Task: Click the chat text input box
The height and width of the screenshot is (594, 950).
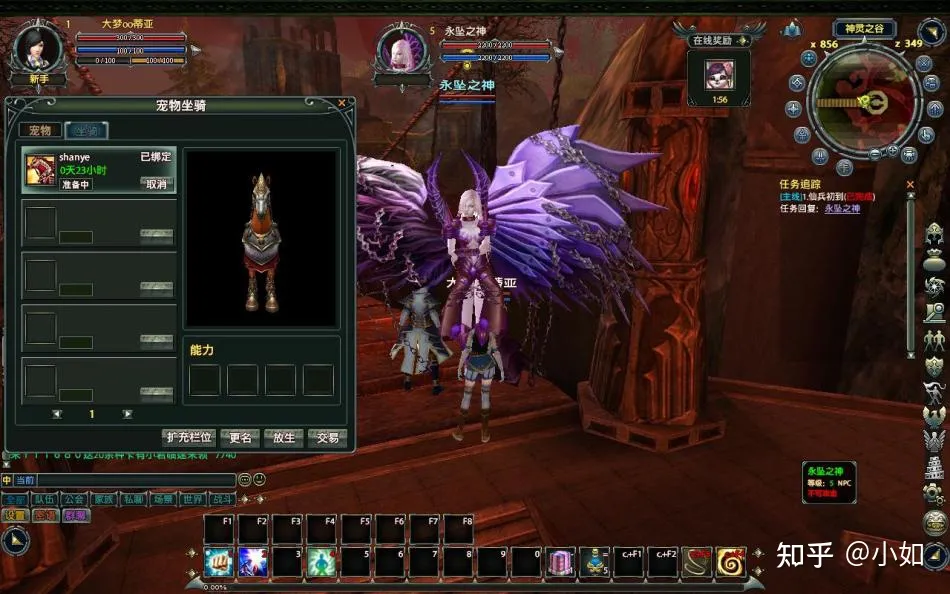Action: [x=124, y=480]
